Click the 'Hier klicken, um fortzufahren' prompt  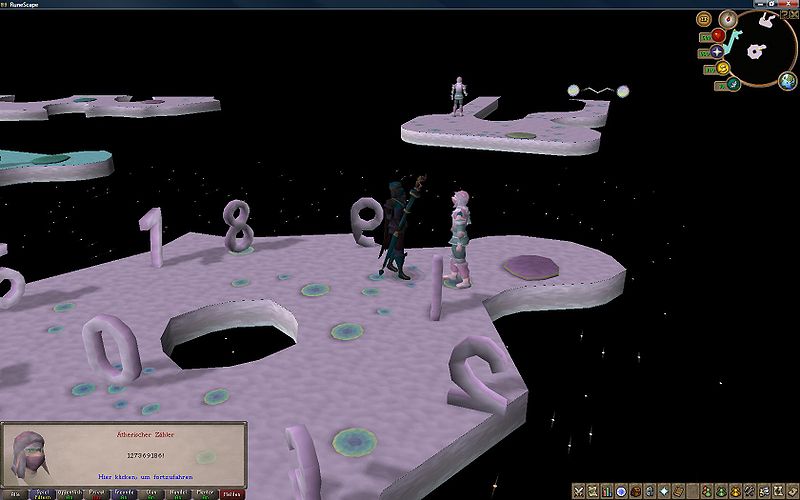[146, 477]
